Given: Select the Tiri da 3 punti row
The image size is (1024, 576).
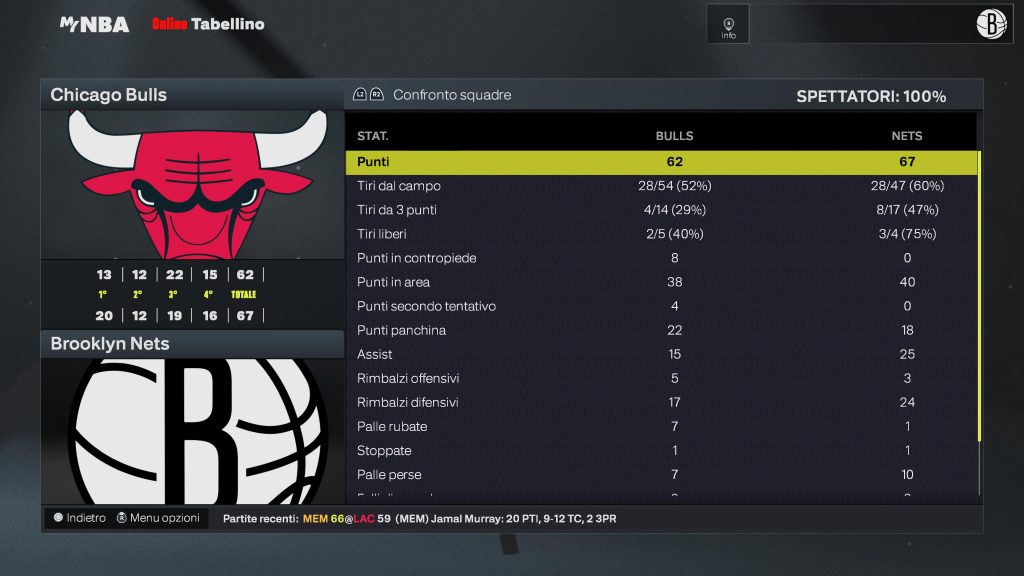Looking at the screenshot, I should pyautogui.click(x=661, y=210).
